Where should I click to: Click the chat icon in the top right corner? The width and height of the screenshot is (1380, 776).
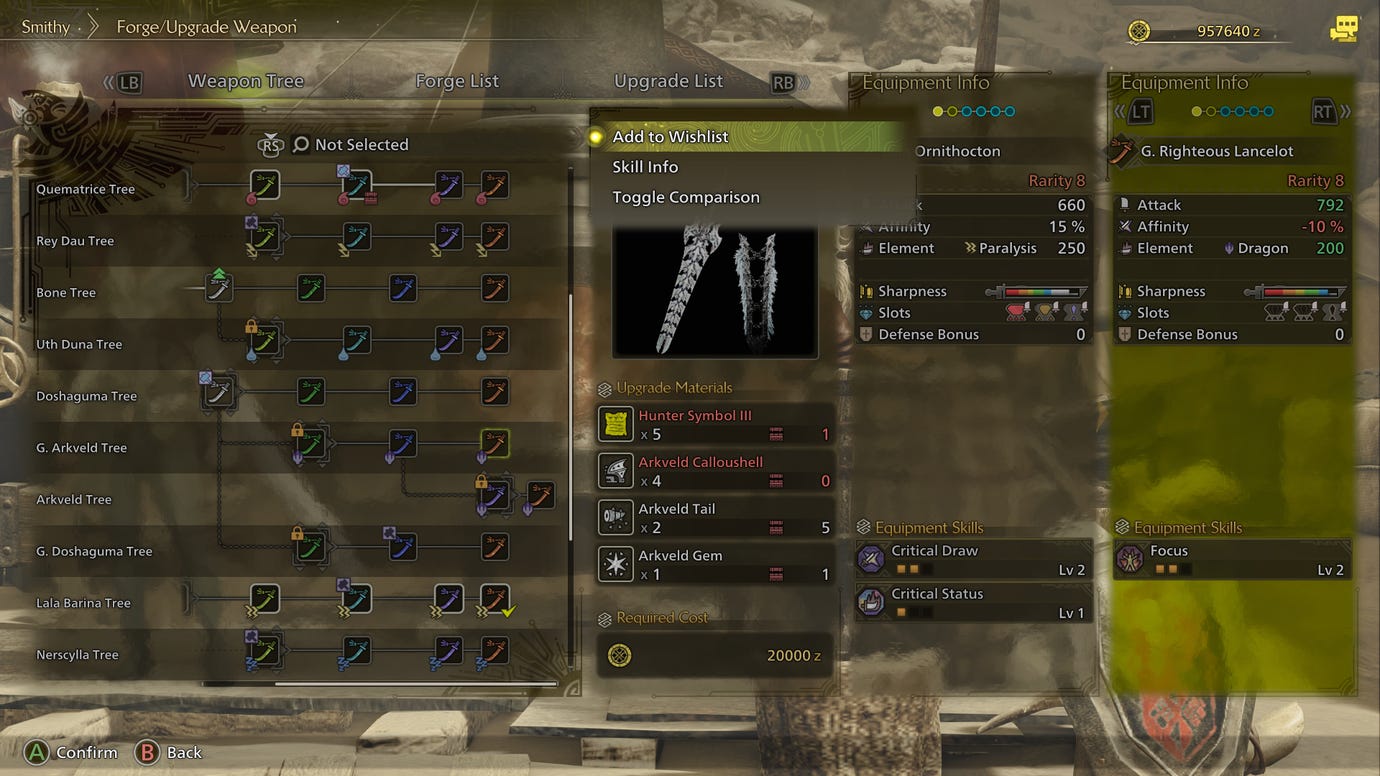(1344, 30)
